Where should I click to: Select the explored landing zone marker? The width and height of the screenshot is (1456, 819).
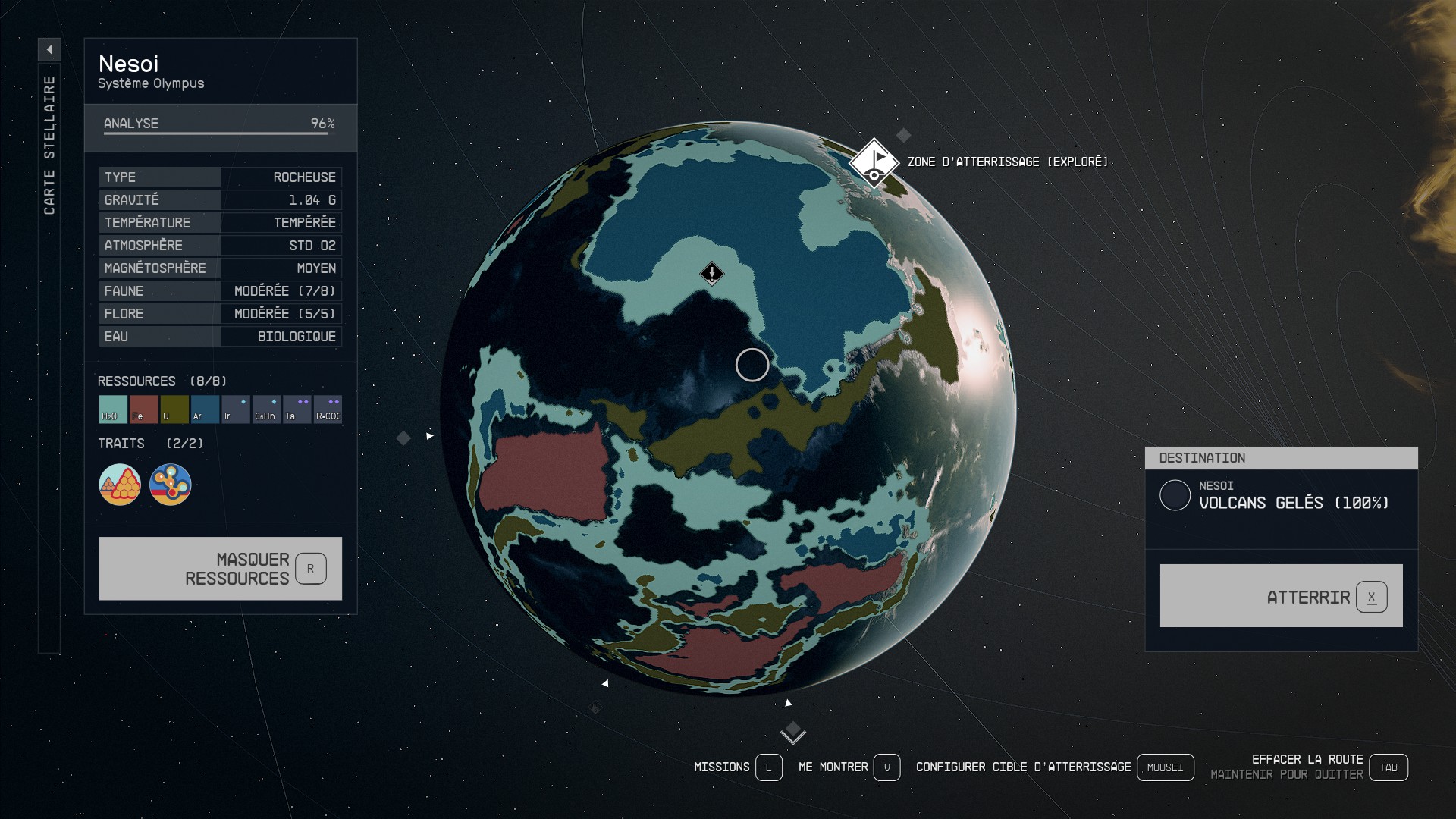(874, 162)
